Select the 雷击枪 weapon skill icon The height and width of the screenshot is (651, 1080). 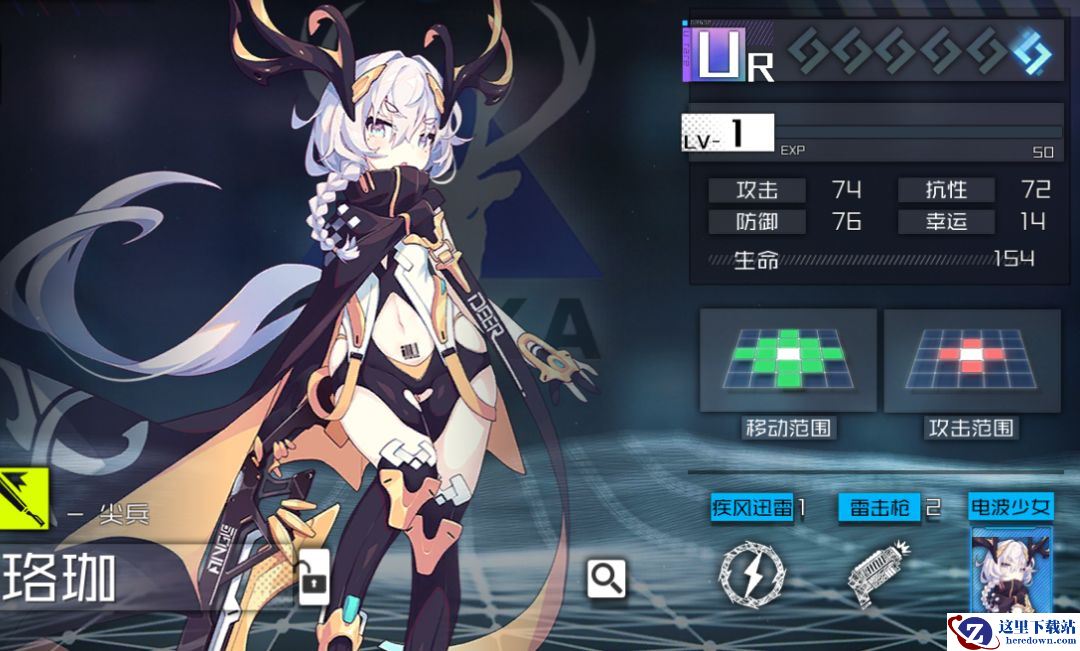[x=877, y=574]
